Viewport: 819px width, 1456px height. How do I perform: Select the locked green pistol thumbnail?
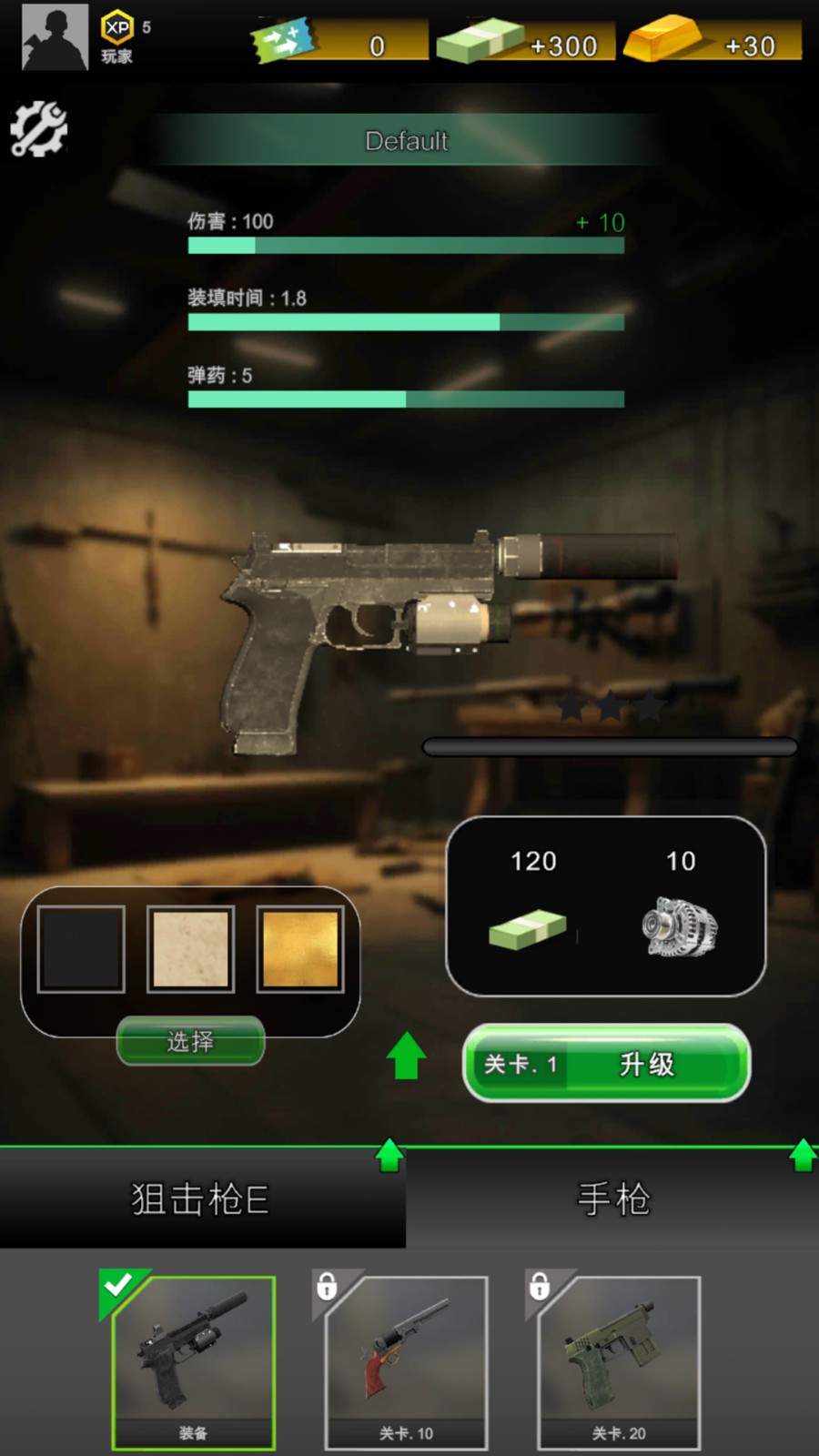click(x=619, y=1361)
